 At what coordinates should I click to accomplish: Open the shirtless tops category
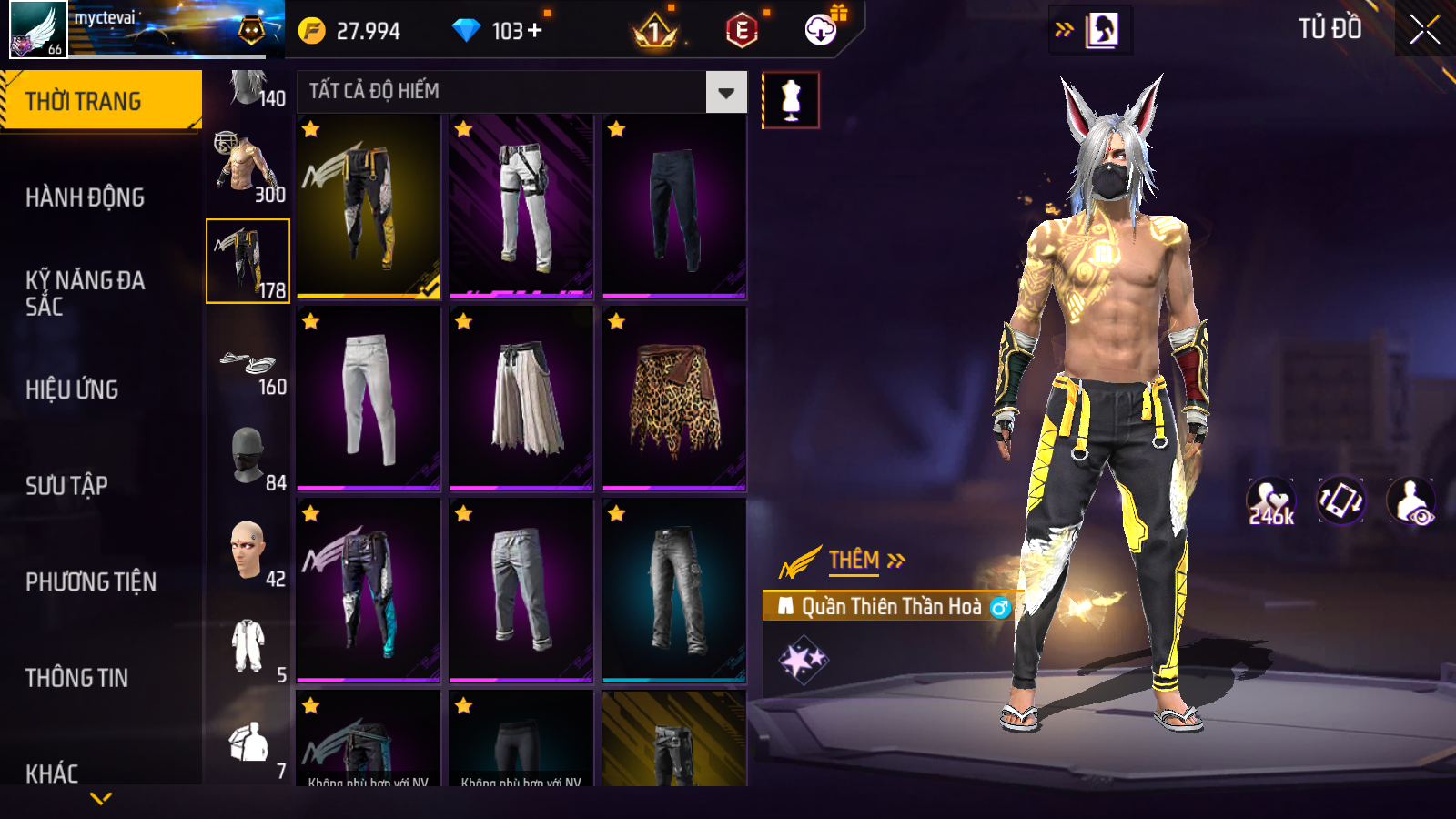click(x=248, y=166)
